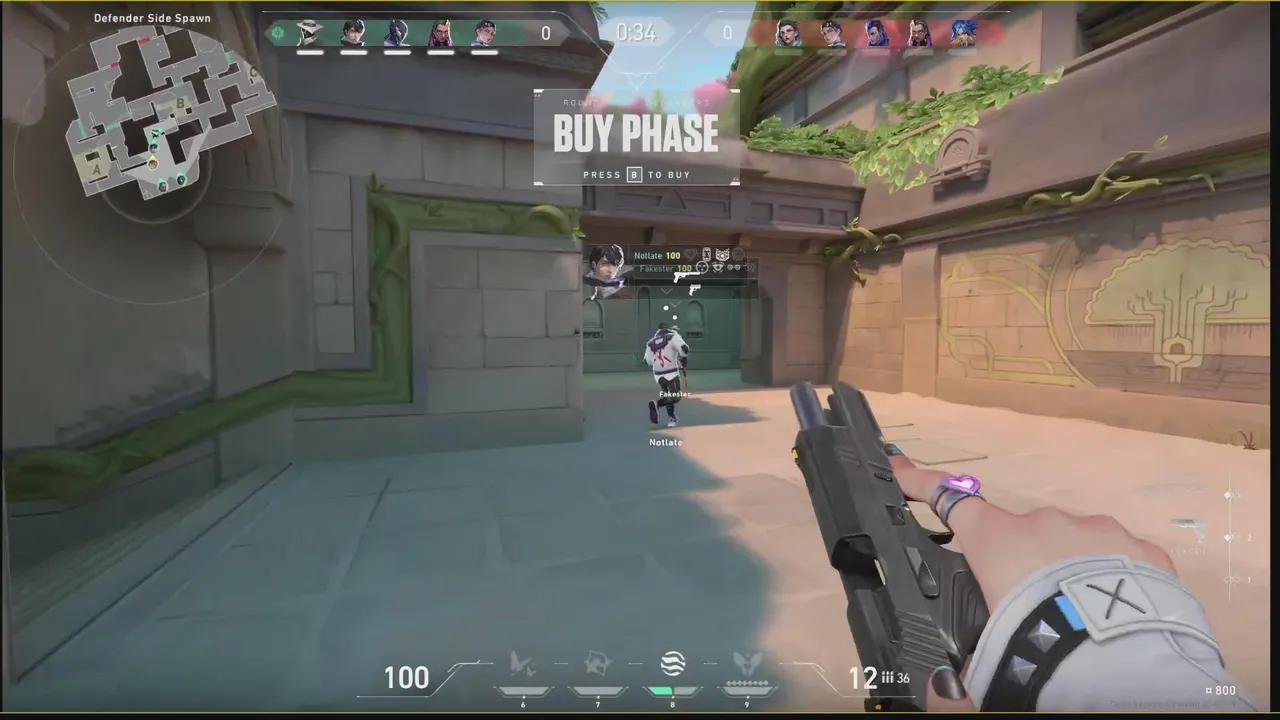Image resolution: width=1280 pixels, height=720 pixels.
Task: Select the ability icon in slot 6
Action: pyautogui.click(x=523, y=661)
